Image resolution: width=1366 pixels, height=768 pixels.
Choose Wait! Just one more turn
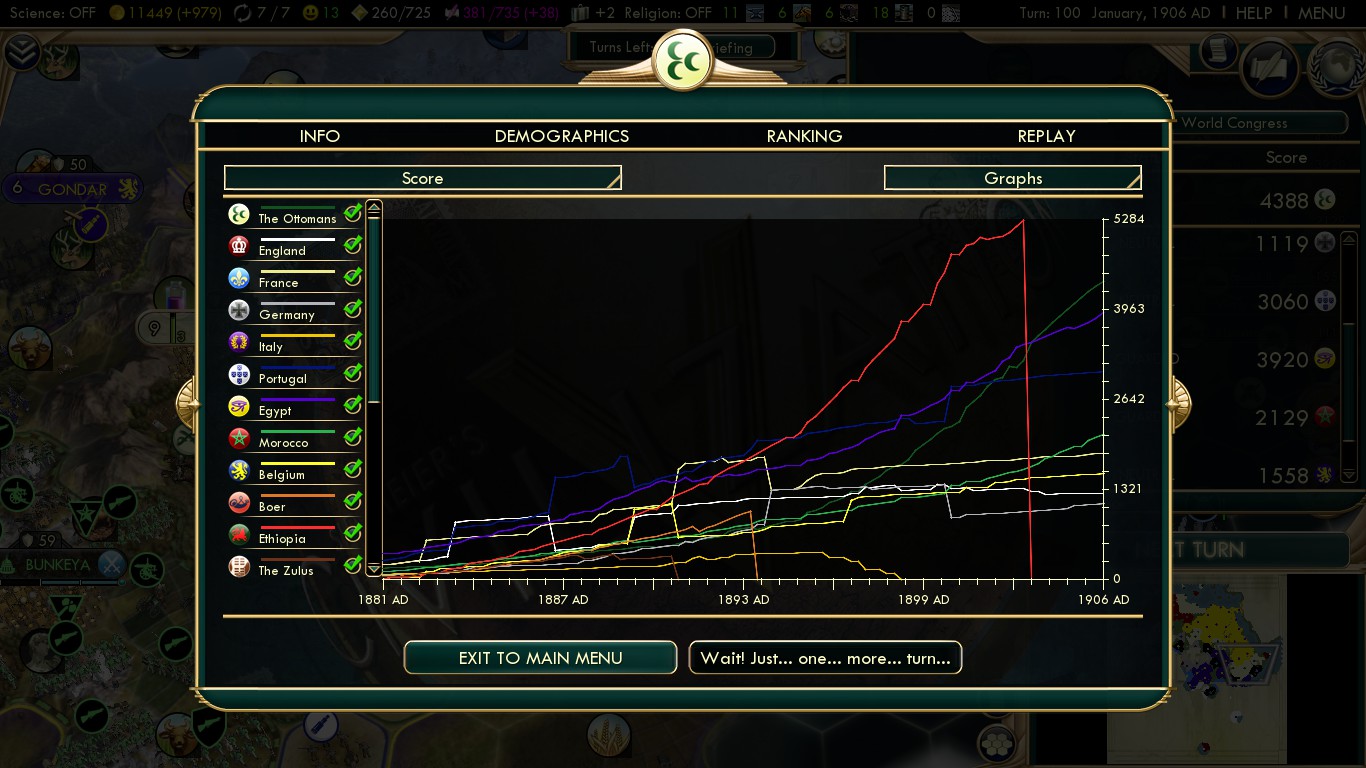[x=825, y=658]
